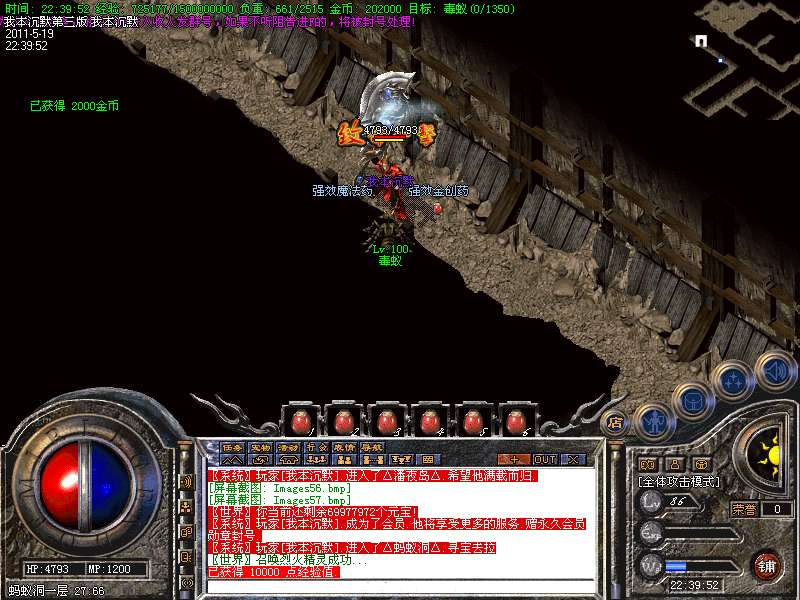This screenshot has width=800, height=600.
Task: Click the 荣誉 honor label button
Action: 743,508
